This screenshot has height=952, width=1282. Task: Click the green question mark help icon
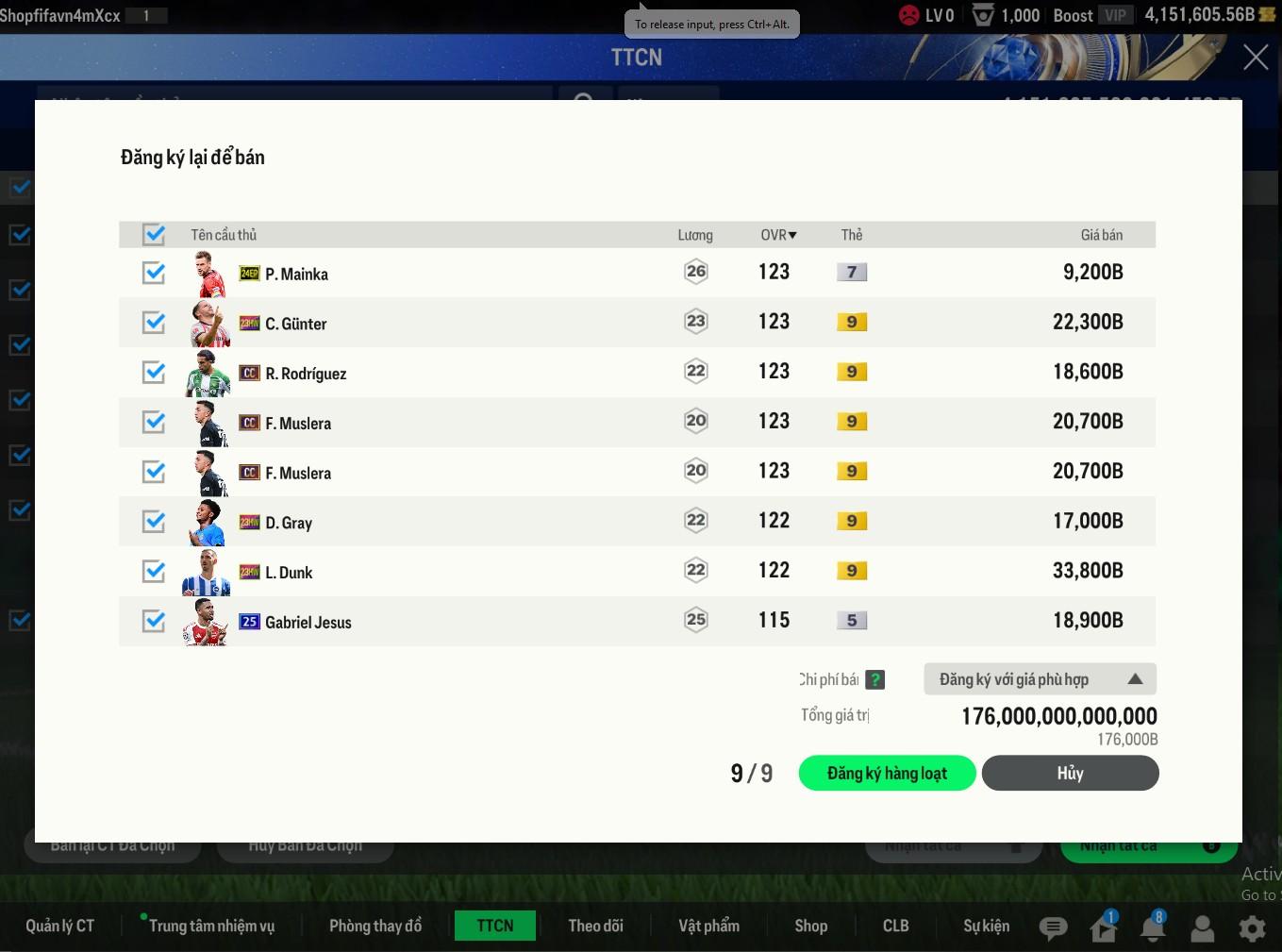click(875, 679)
